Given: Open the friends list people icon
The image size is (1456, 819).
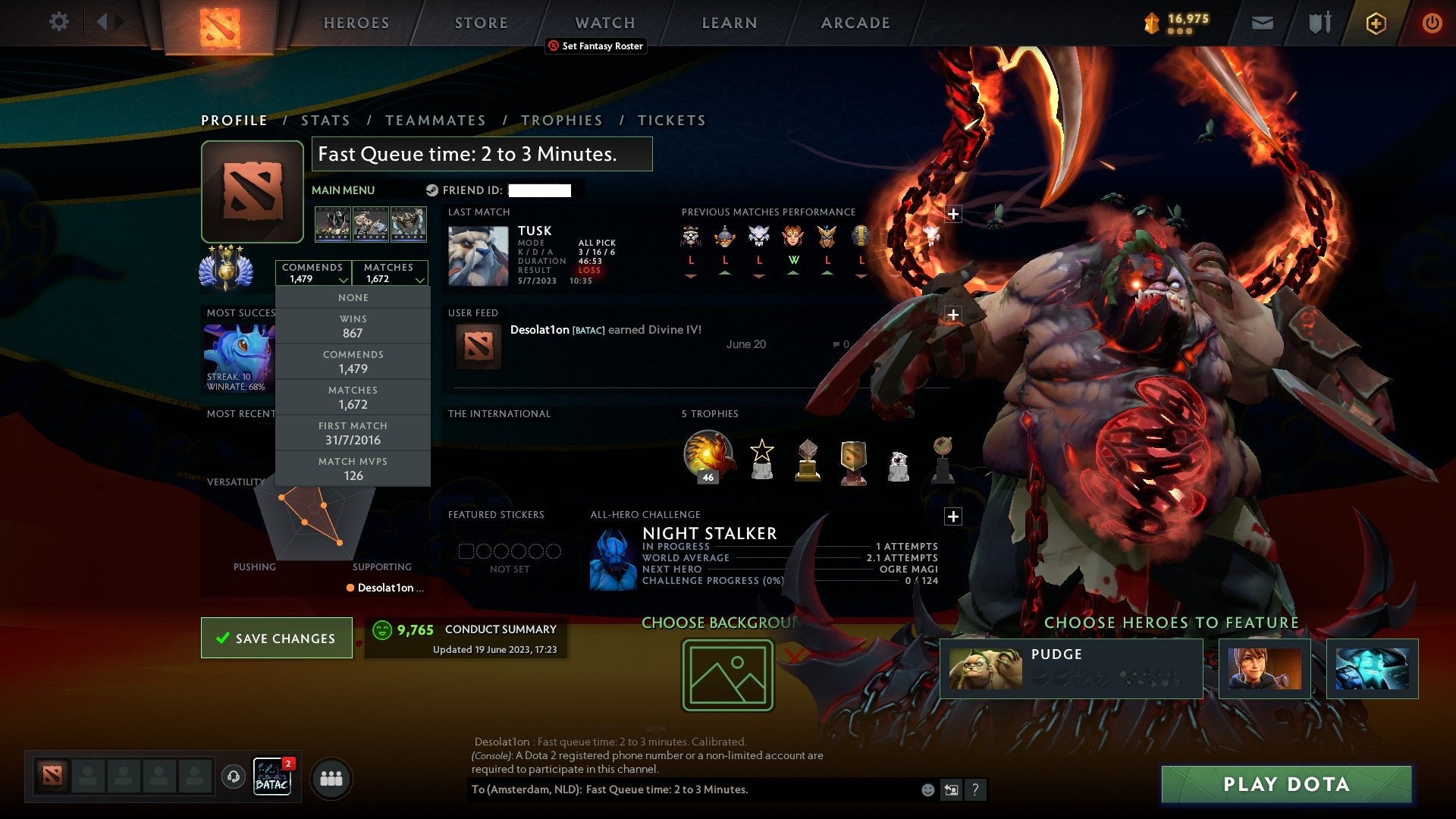Looking at the screenshot, I should [331, 777].
